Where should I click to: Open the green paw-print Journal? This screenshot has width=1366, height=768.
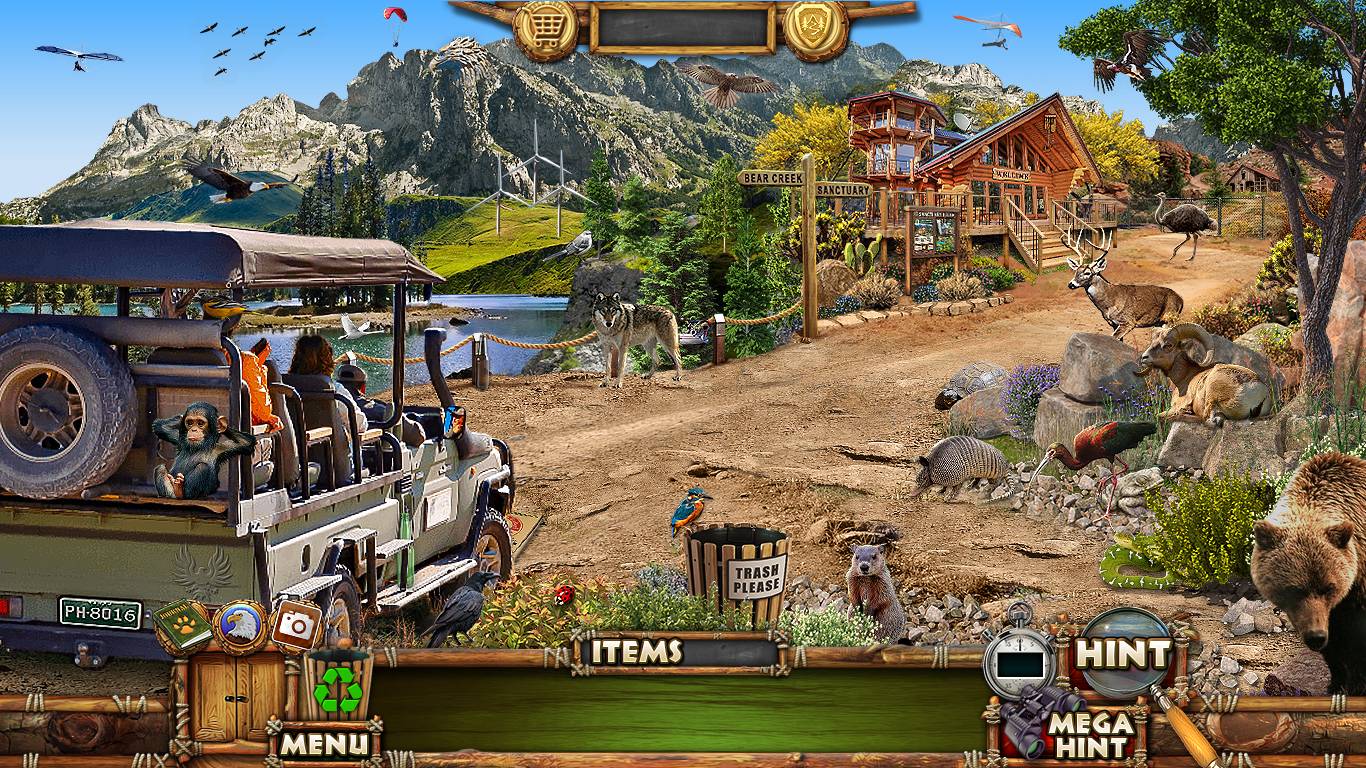click(x=182, y=626)
